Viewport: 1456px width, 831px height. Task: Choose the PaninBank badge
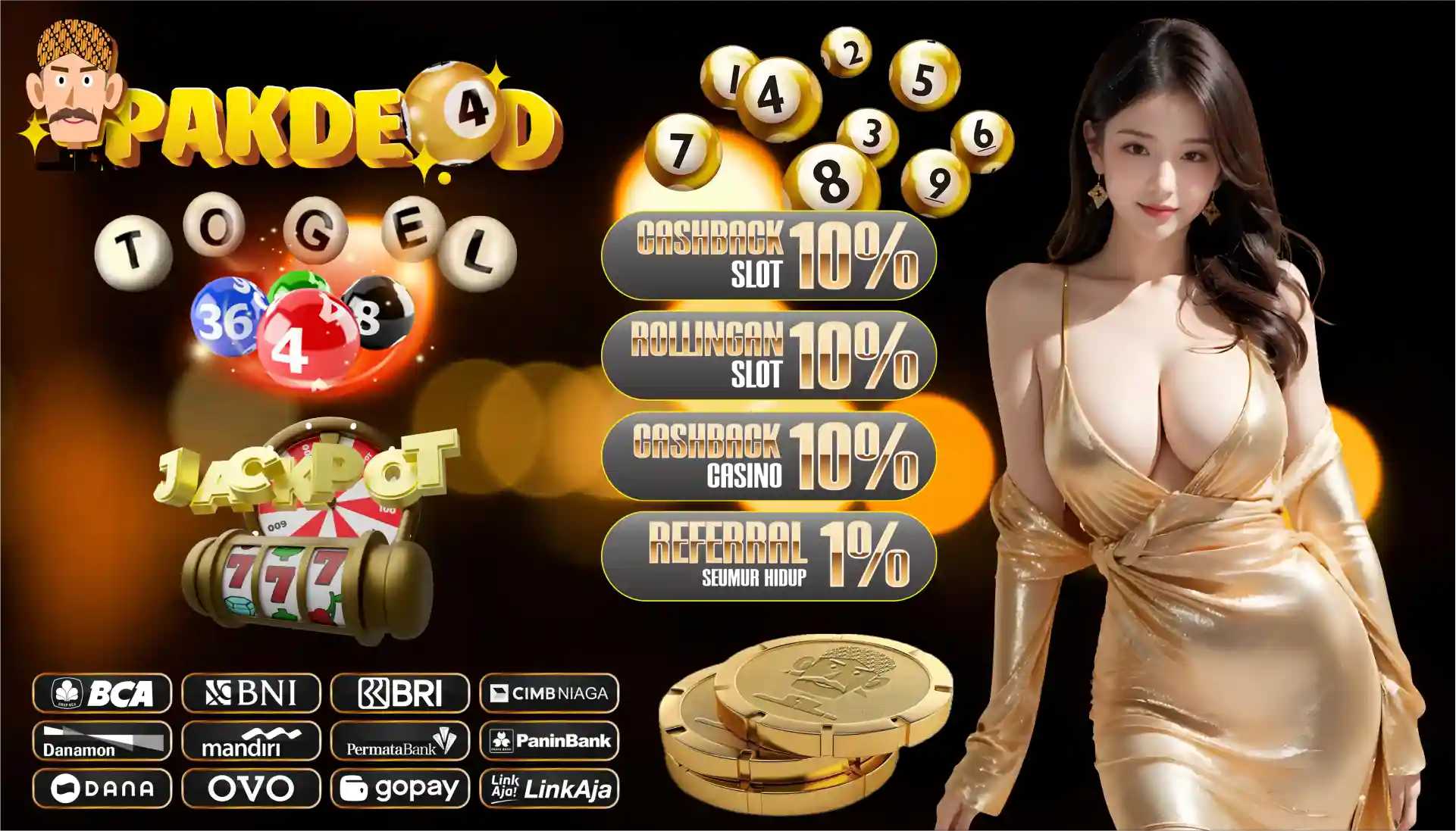550,741
